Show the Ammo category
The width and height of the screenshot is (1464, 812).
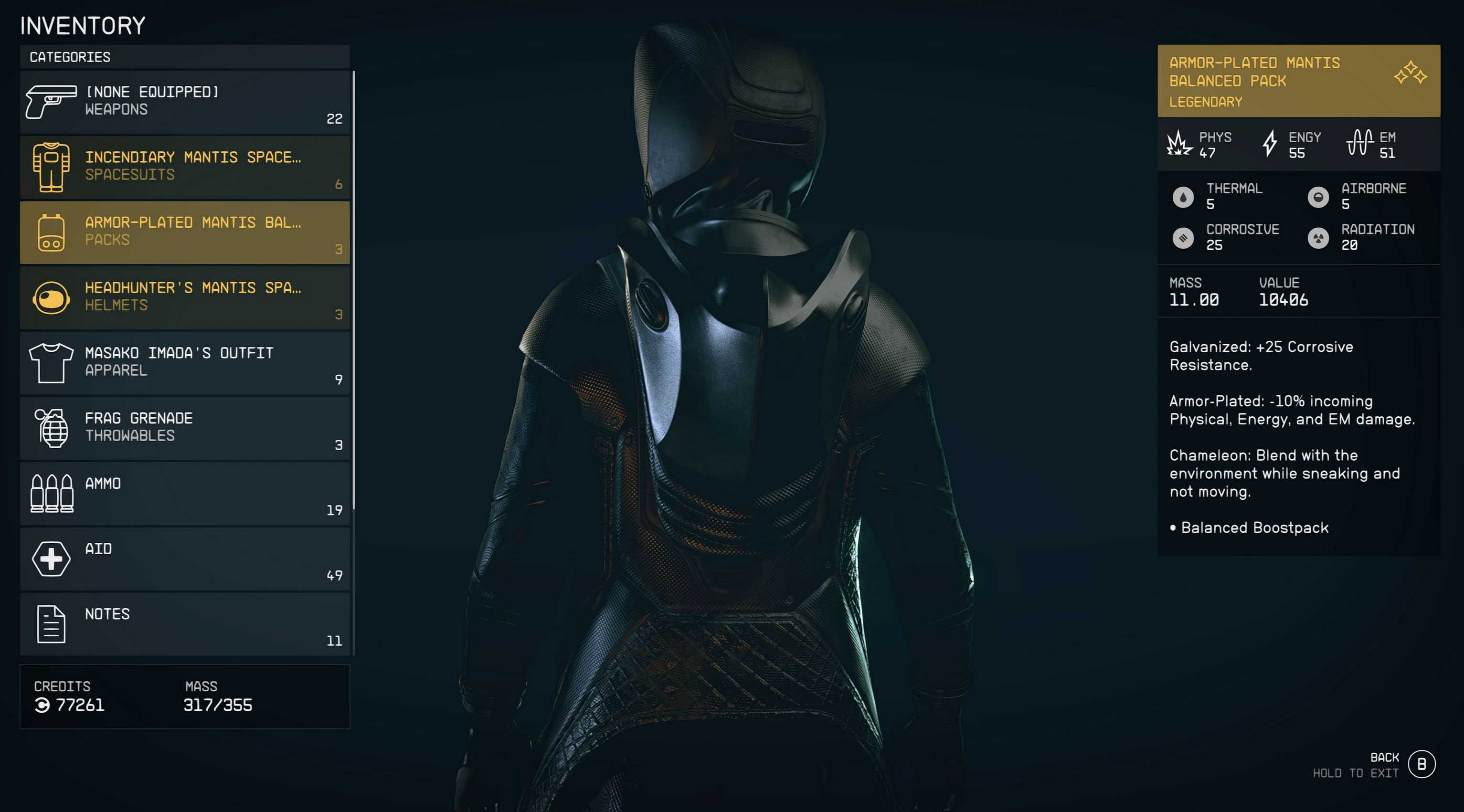click(185, 493)
